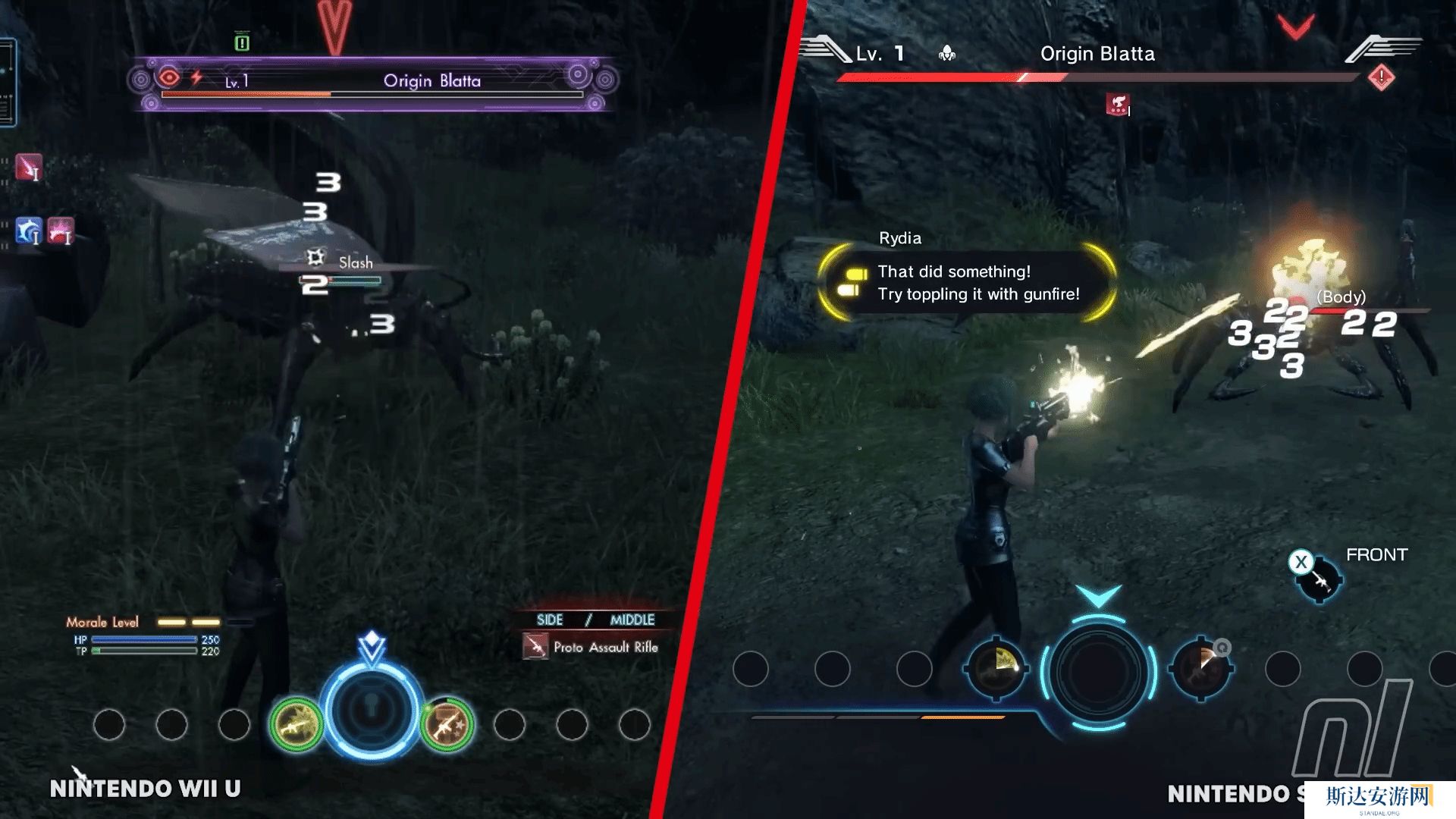This screenshot has width=1456, height=819.
Task: Select the pink crown-burst buff icon
Action: [61, 231]
